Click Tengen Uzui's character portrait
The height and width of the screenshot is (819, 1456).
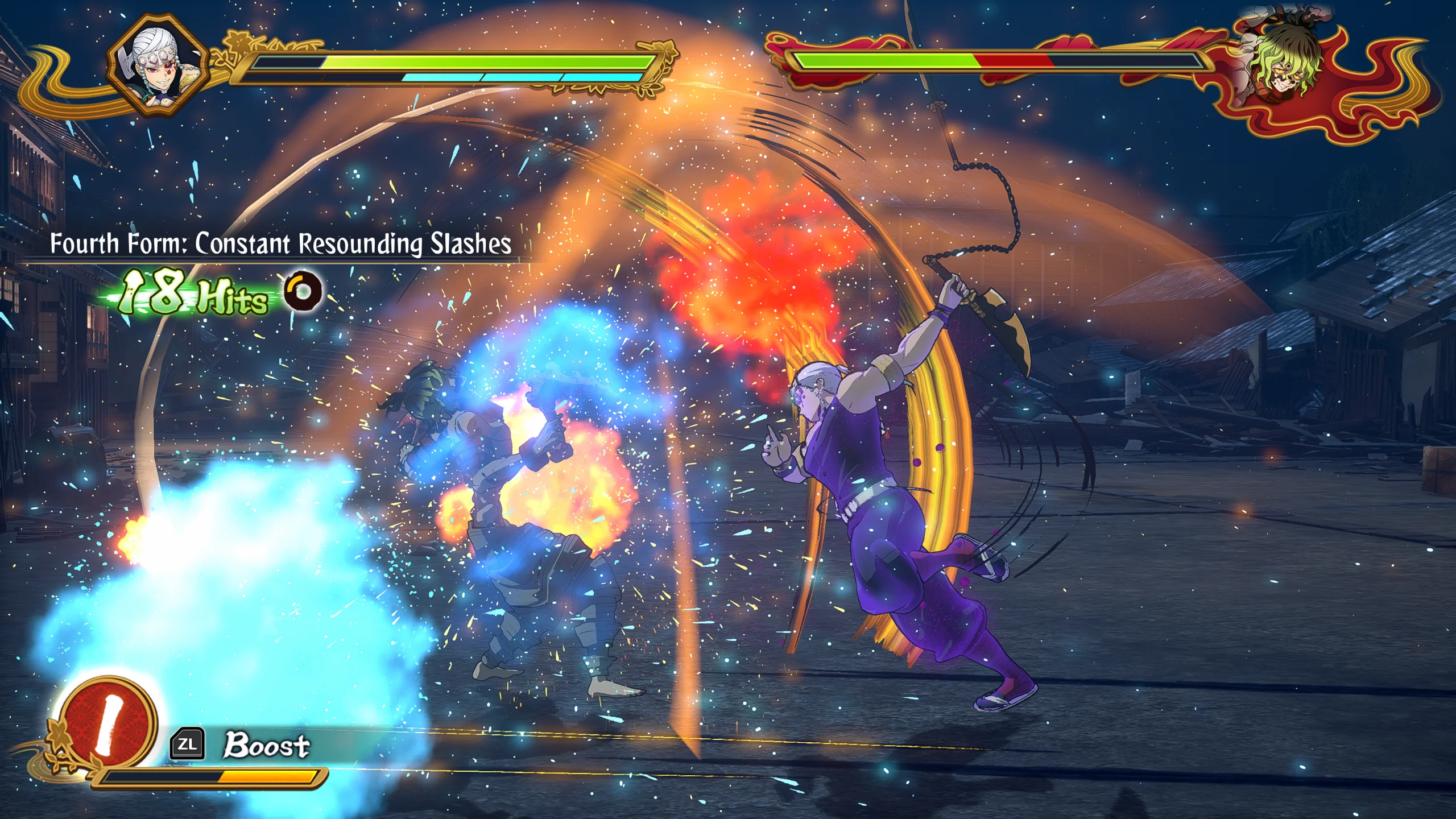(159, 65)
